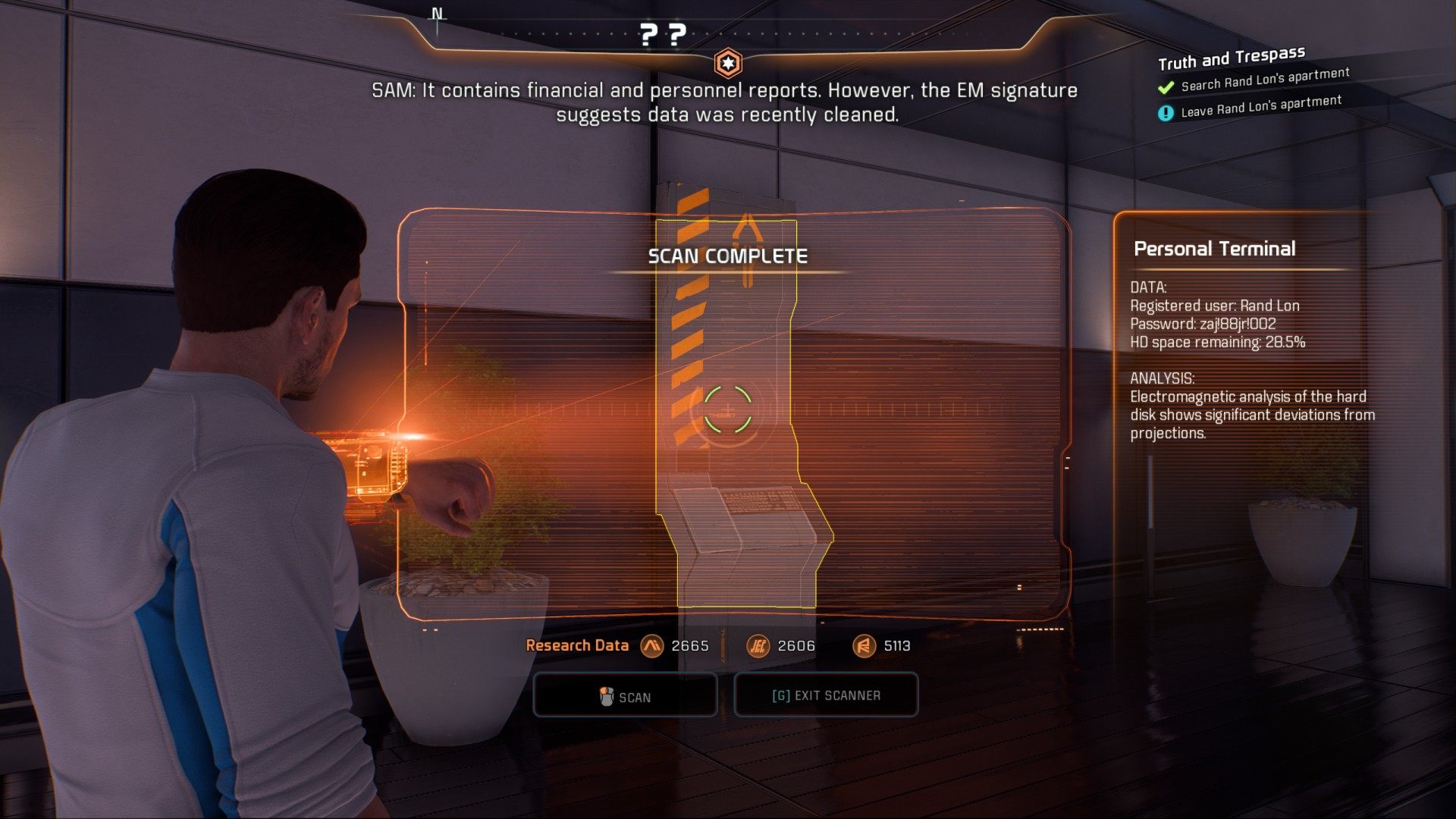Select the Milky Way research data icon
Image resolution: width=1456 pixels, height=819 pixels.
click(651, 646)
